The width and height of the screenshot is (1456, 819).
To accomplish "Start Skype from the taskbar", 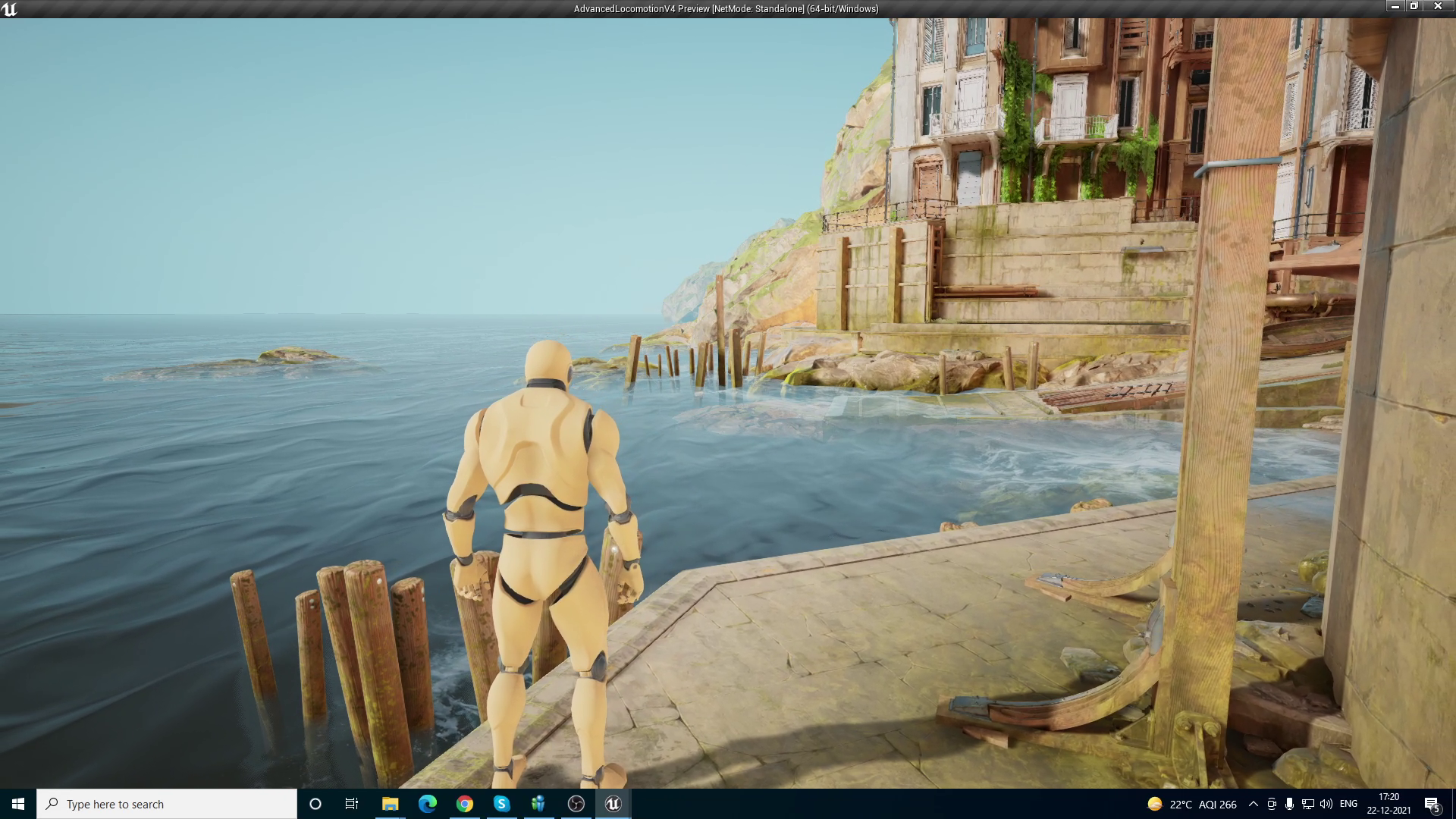I will [x=502, y=804].
